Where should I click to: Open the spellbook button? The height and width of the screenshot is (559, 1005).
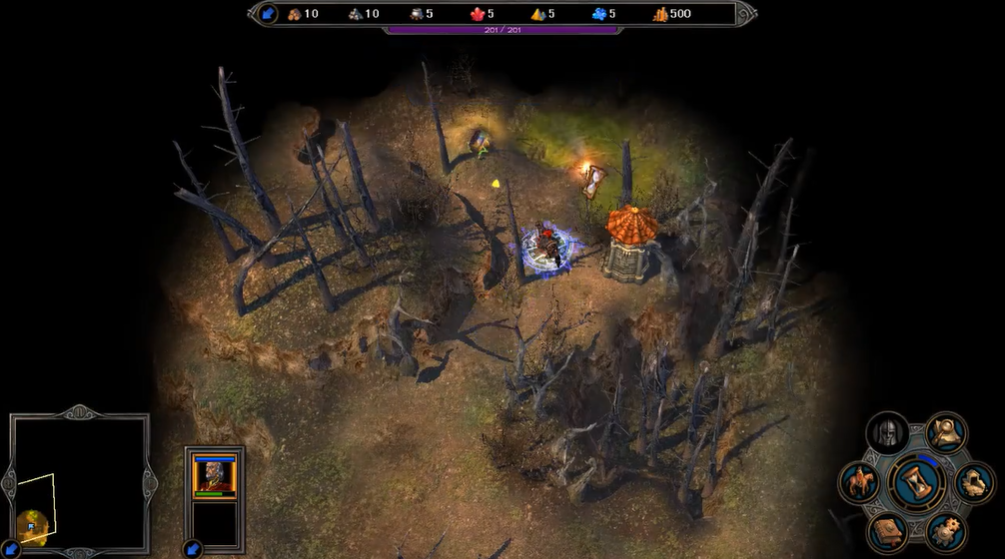click(x=887, y=531)
